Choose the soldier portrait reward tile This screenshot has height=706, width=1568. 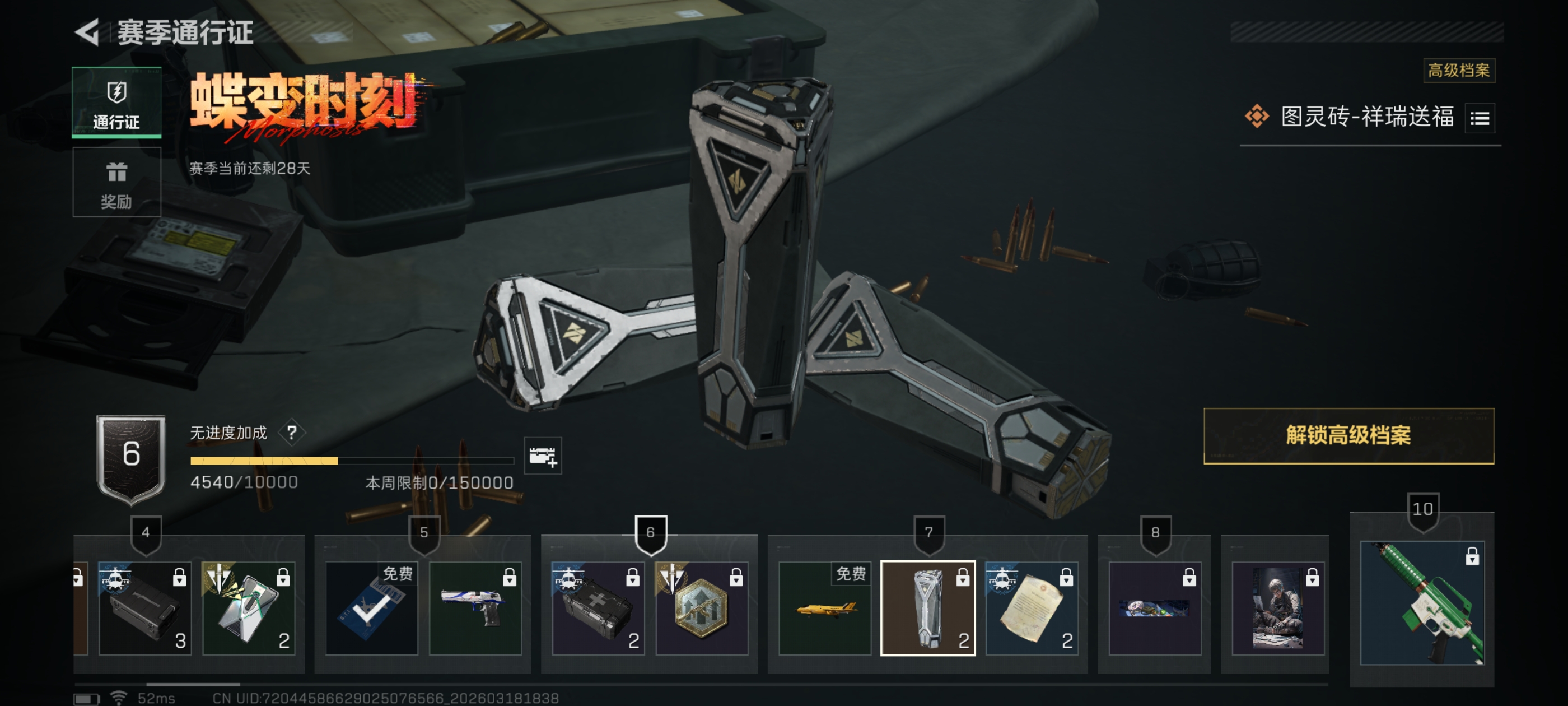tap(1277, 608)
